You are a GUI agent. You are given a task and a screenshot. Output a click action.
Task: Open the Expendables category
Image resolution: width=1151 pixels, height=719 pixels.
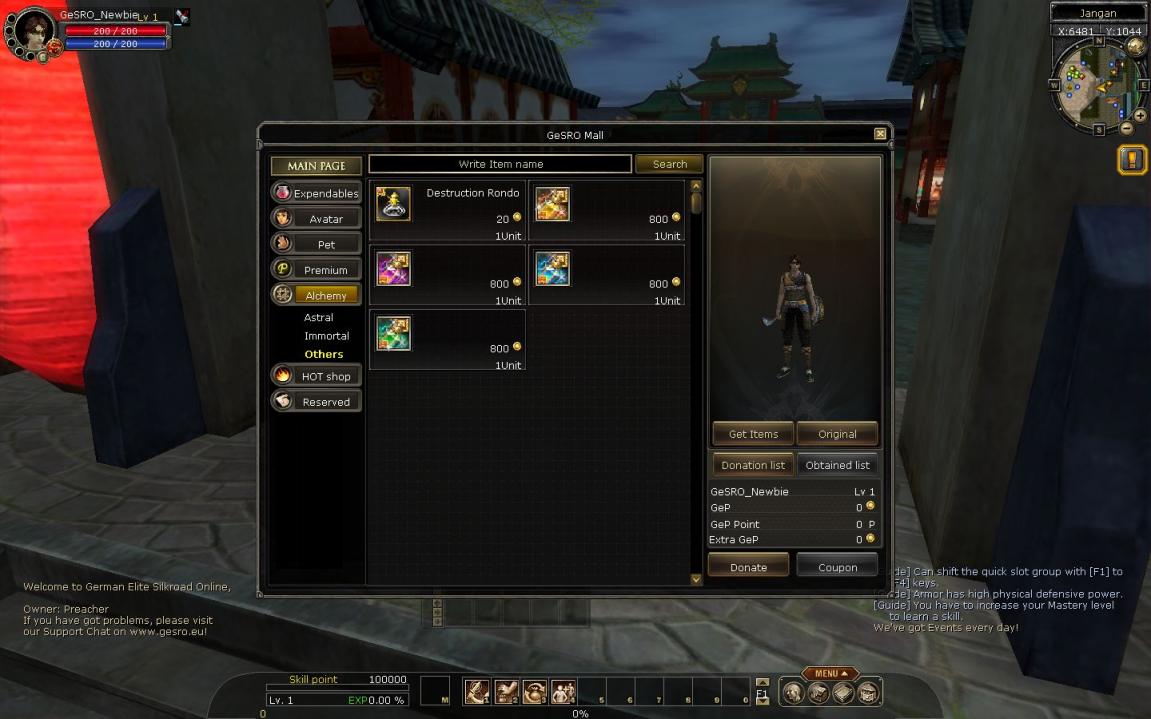pyautogui.click(x=316, y=193)
